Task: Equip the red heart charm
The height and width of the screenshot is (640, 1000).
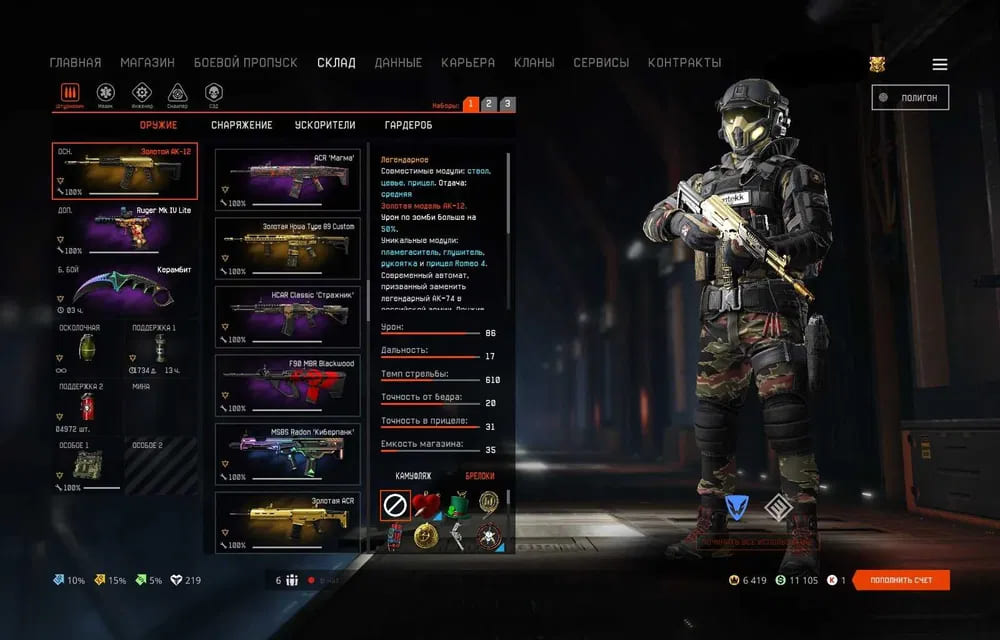Action: 427,505
